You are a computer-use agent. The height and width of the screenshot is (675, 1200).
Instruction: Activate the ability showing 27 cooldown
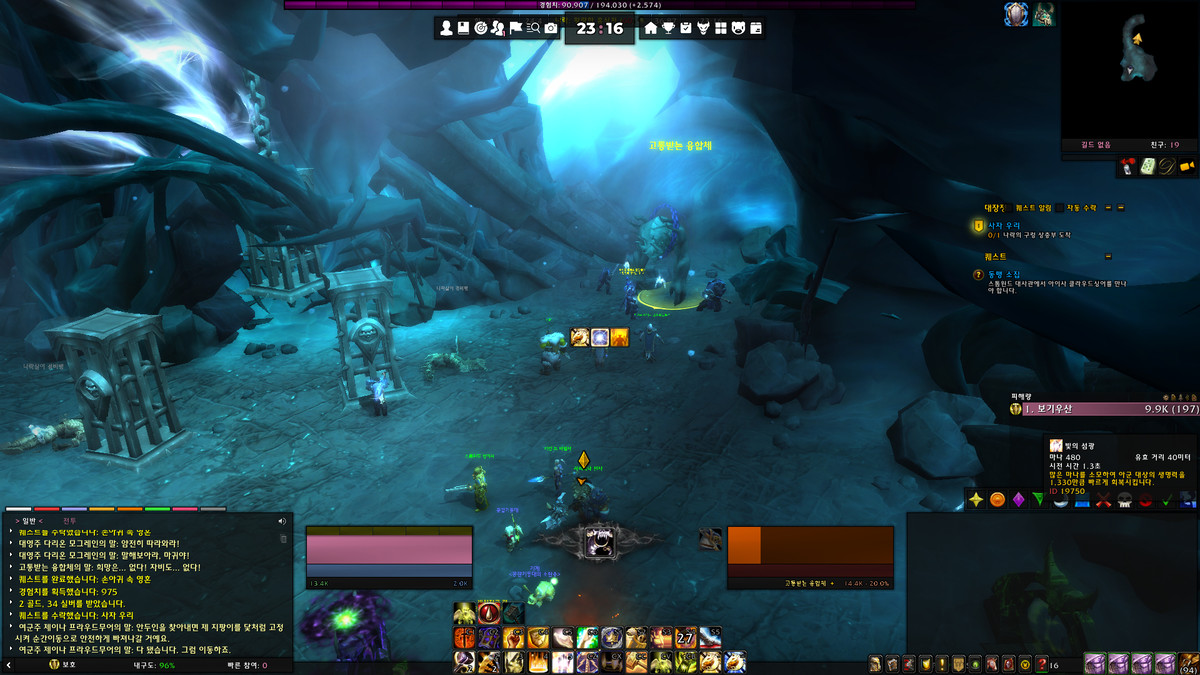[x=685, y=638]
